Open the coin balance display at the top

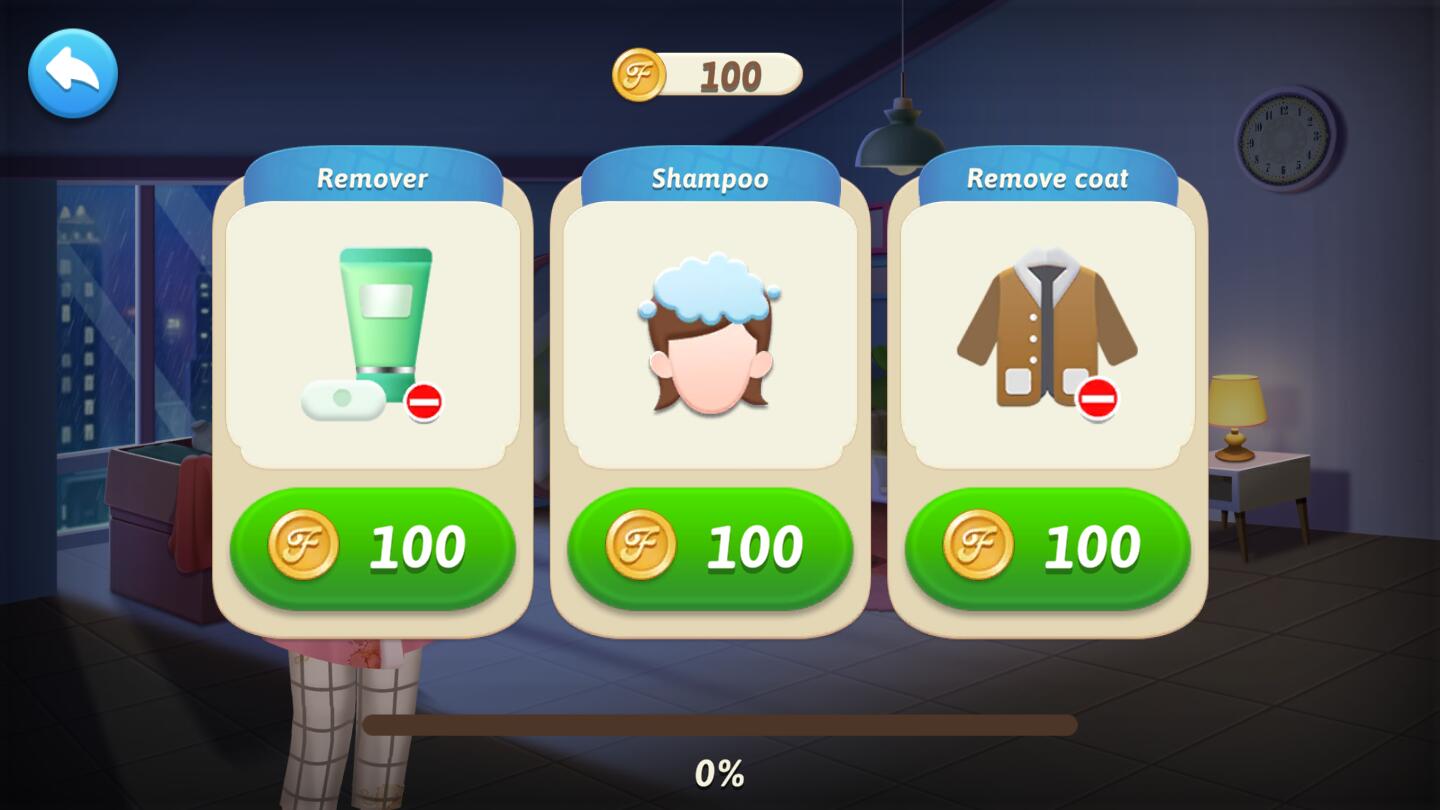(710, 72)
